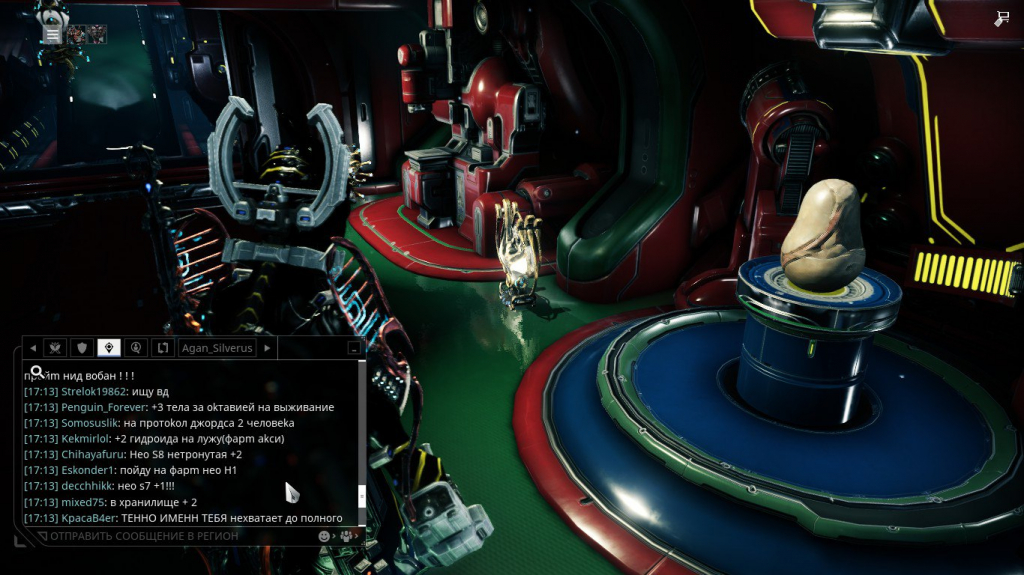The height and width of the screenshot is (575, 1024).
Task: Click the chat search magnifying glass
Action: pyautogui.click(x=37, y=373)
